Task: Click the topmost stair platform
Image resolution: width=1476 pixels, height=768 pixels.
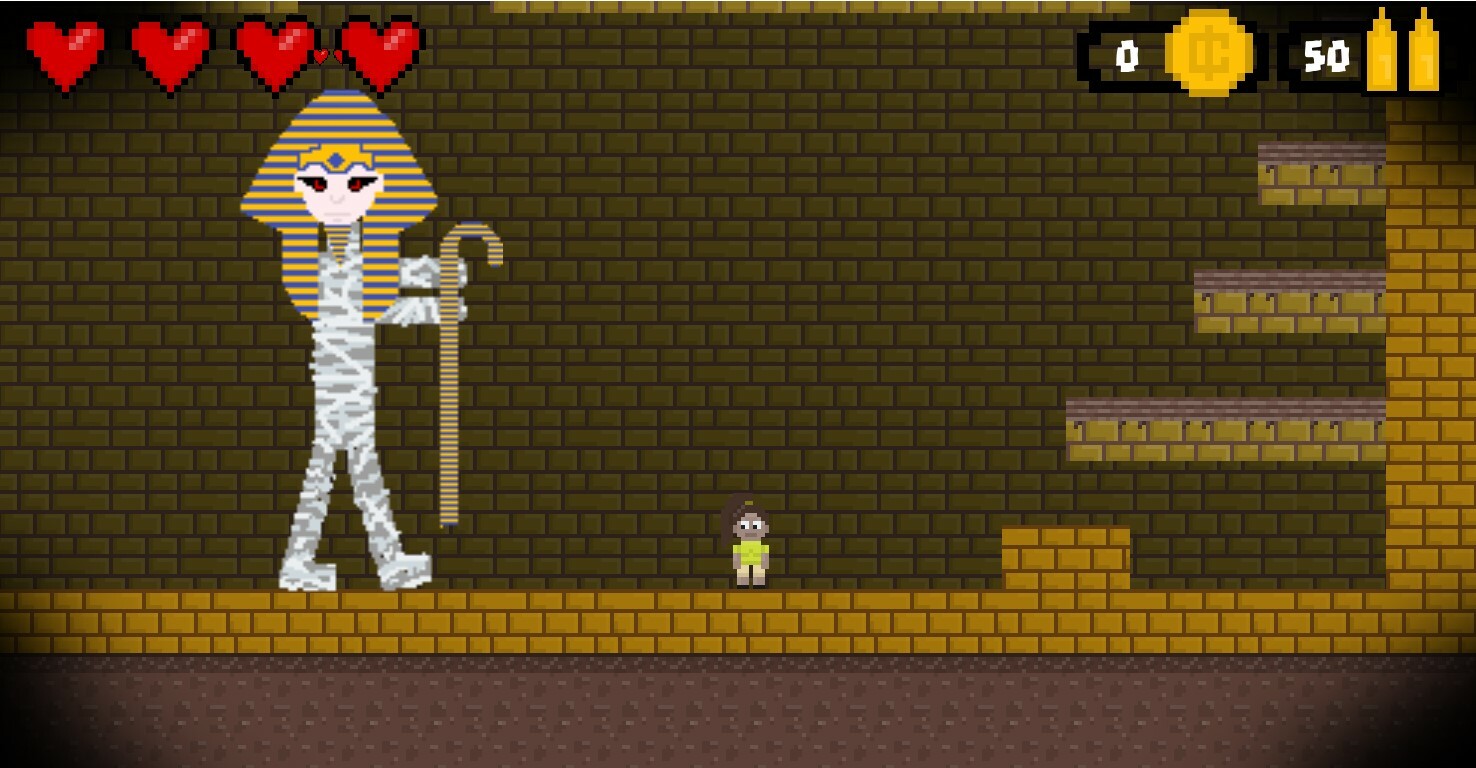Action: click(1320, 165)
